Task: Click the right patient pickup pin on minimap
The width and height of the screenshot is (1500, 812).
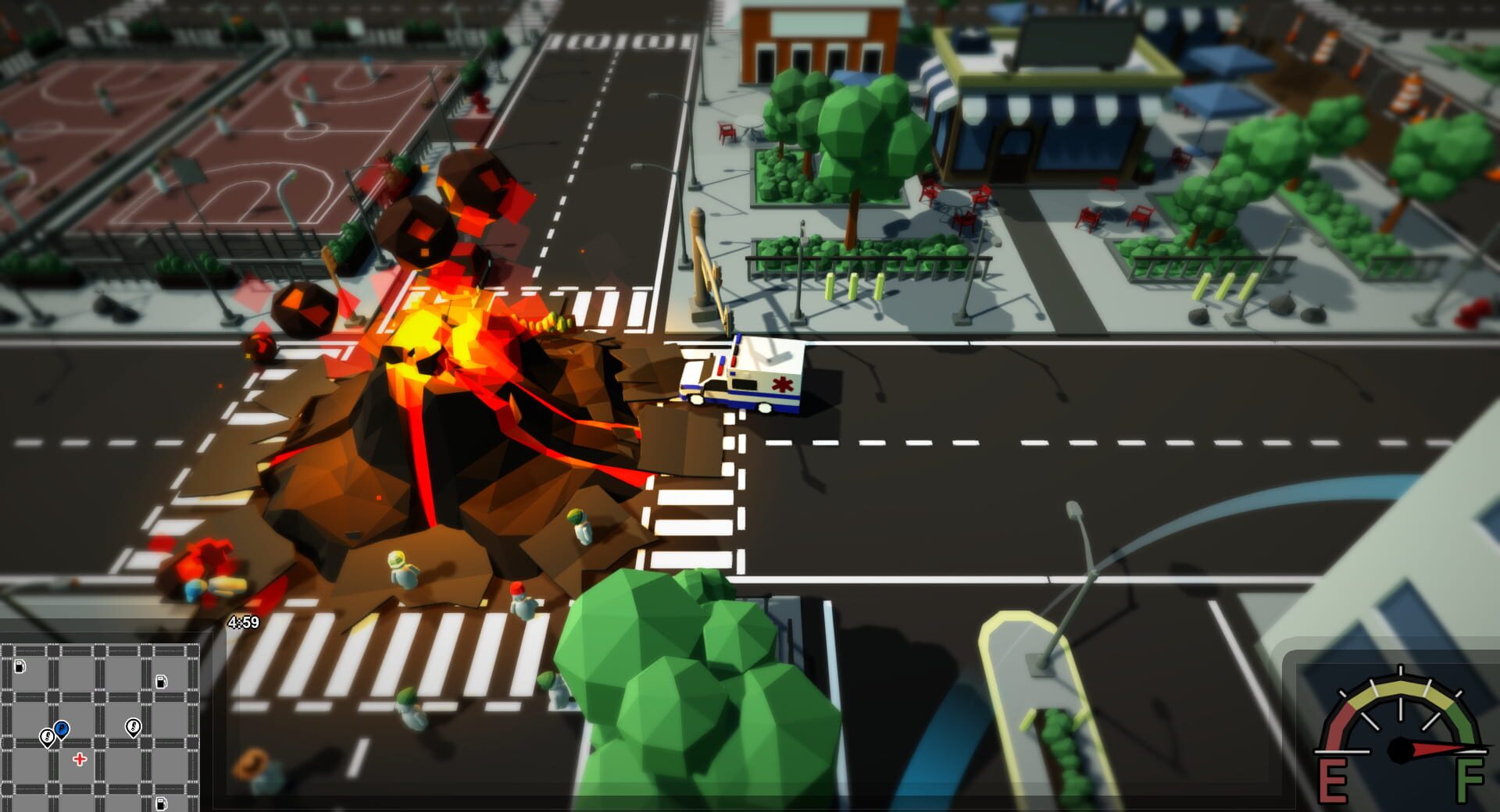Action: point(134,728)
